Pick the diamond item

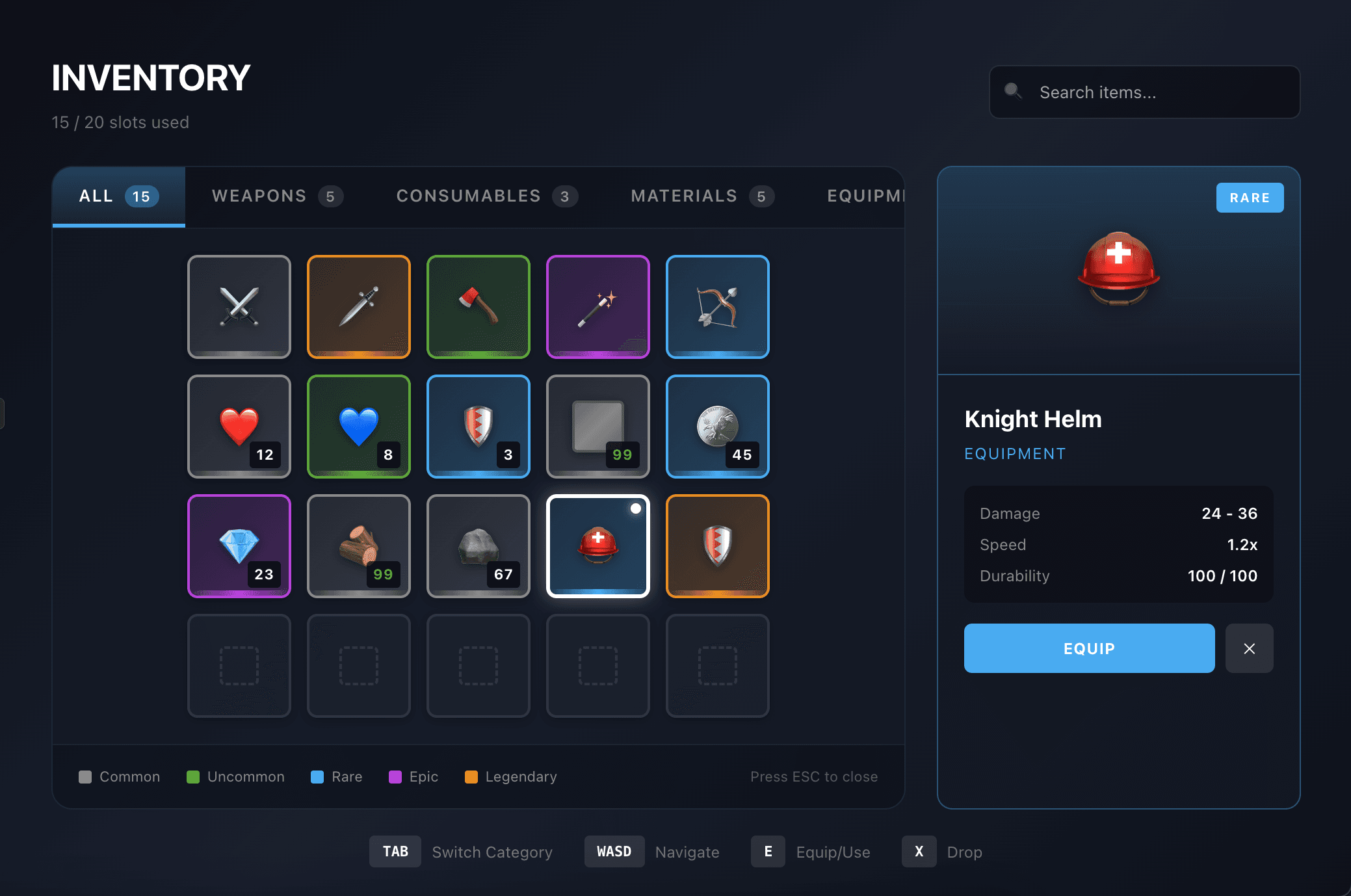[239, 546]
